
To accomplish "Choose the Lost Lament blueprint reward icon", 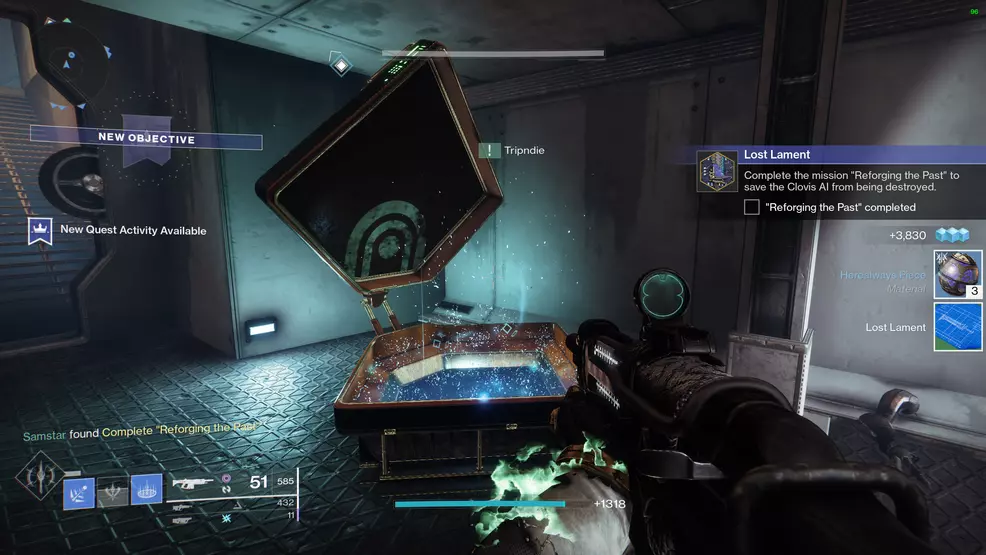I will click(957, 327).
